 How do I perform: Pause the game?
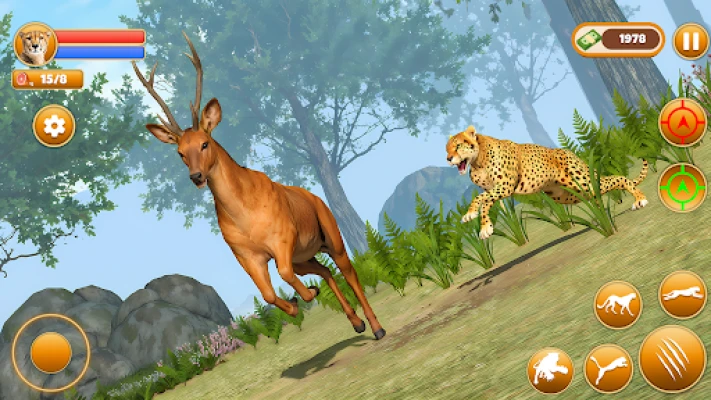(690, 41)
